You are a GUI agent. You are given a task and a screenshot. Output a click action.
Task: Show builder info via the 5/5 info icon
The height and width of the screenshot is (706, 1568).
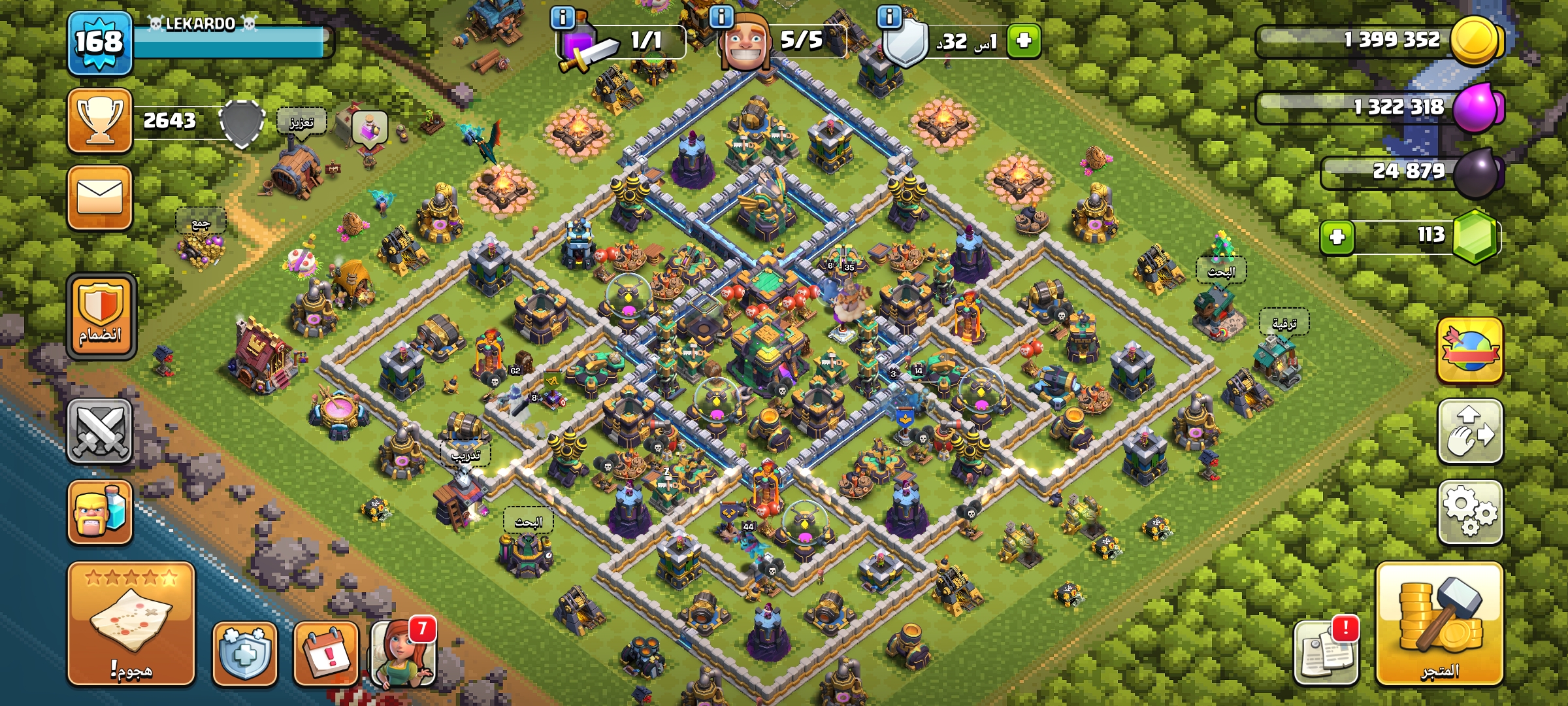tap(721, 16)
